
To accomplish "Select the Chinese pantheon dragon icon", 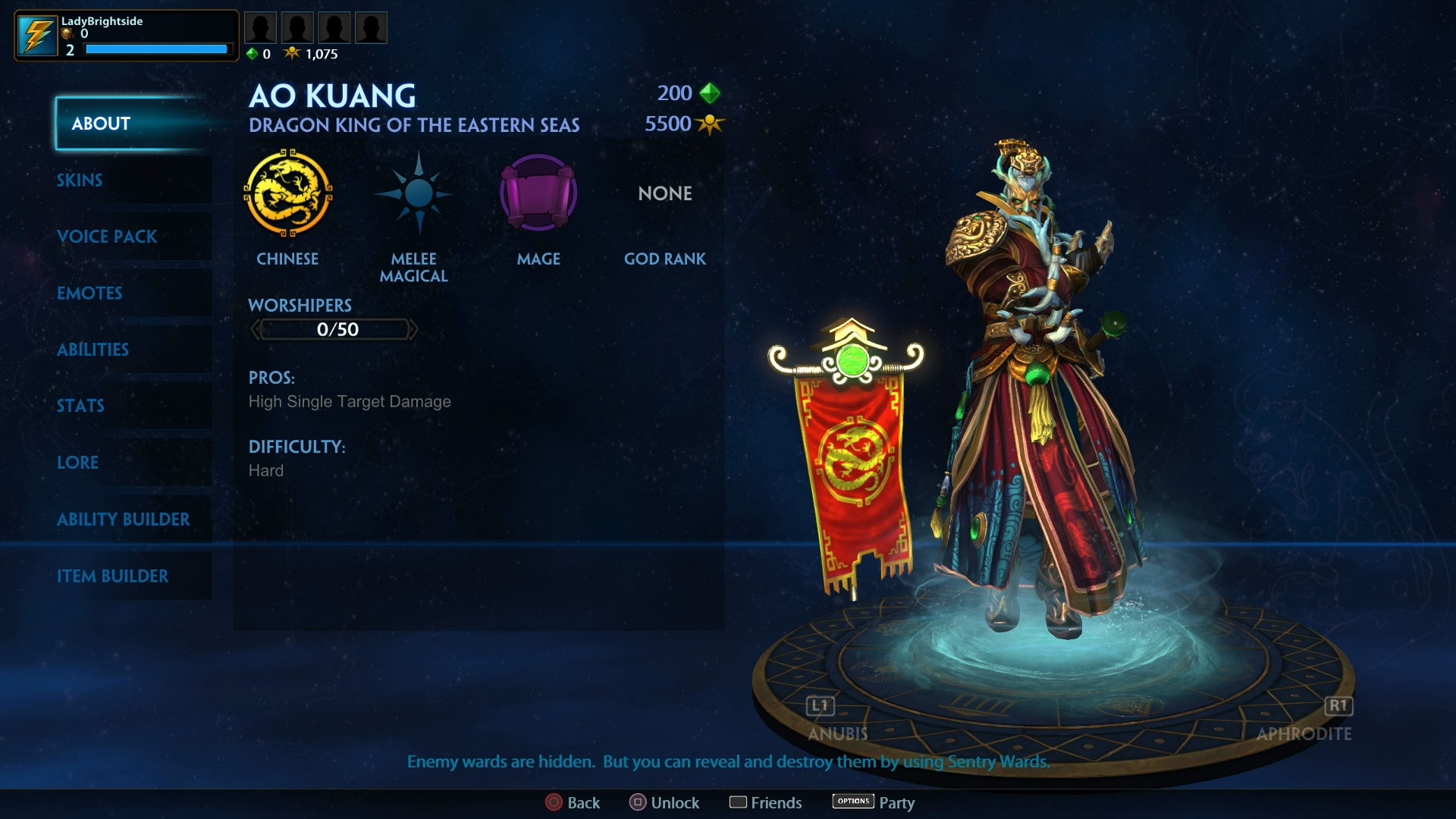I will click(x=289, y=194).
